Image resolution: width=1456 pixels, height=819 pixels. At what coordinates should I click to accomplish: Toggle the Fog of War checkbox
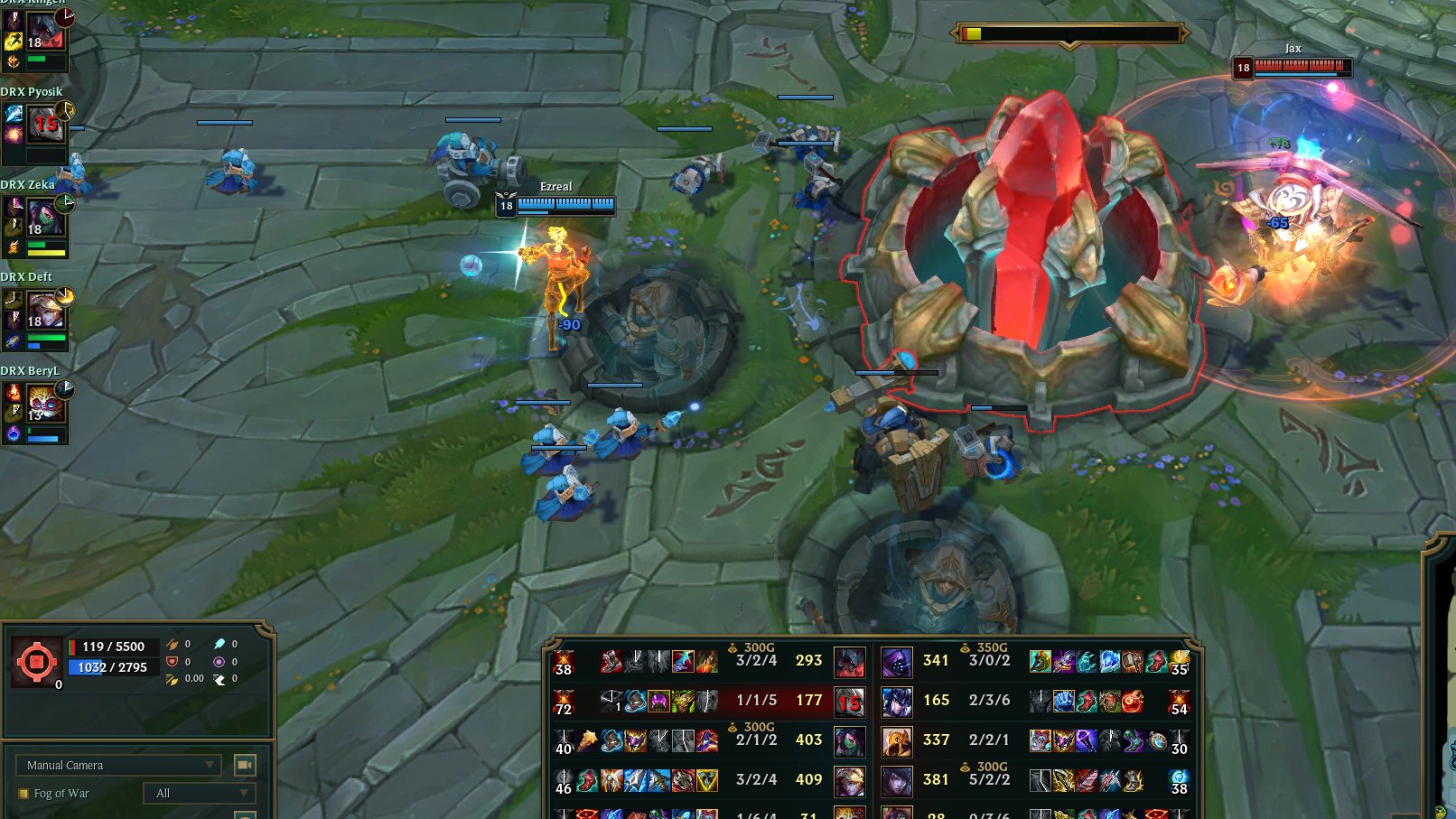[24, 793]
